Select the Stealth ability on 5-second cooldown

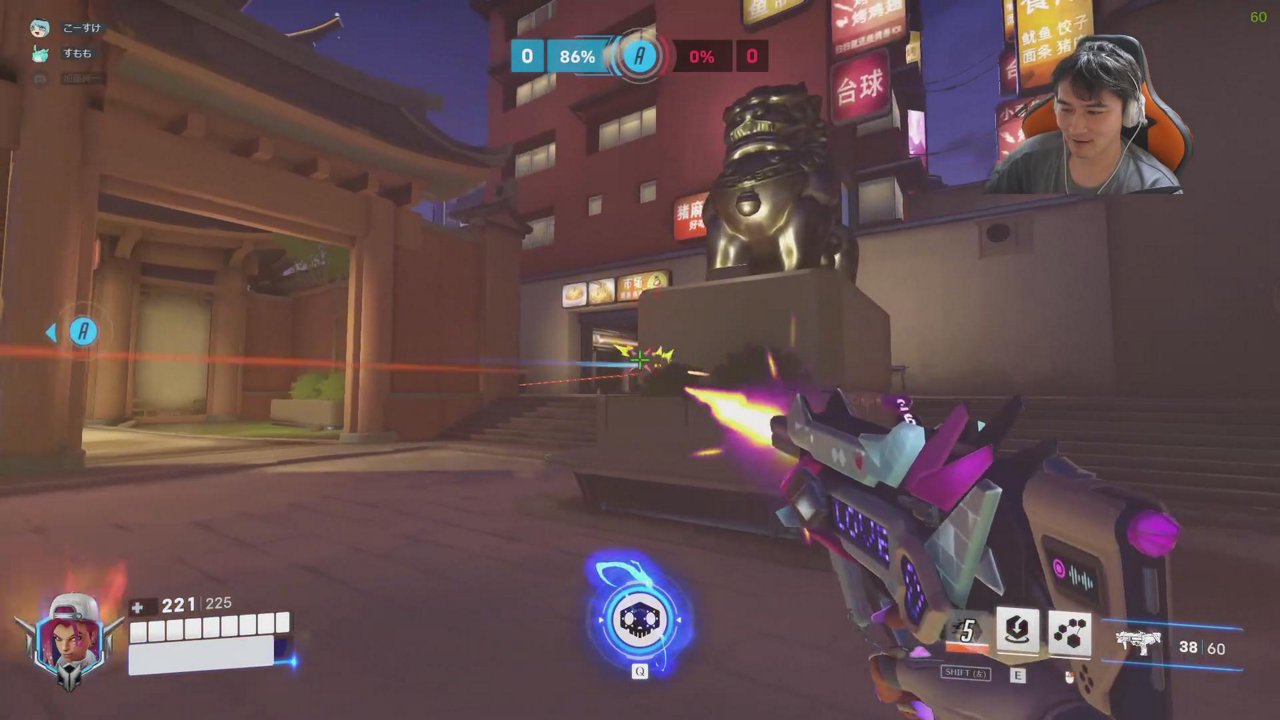pyautogui.click(x=967, y=632)
